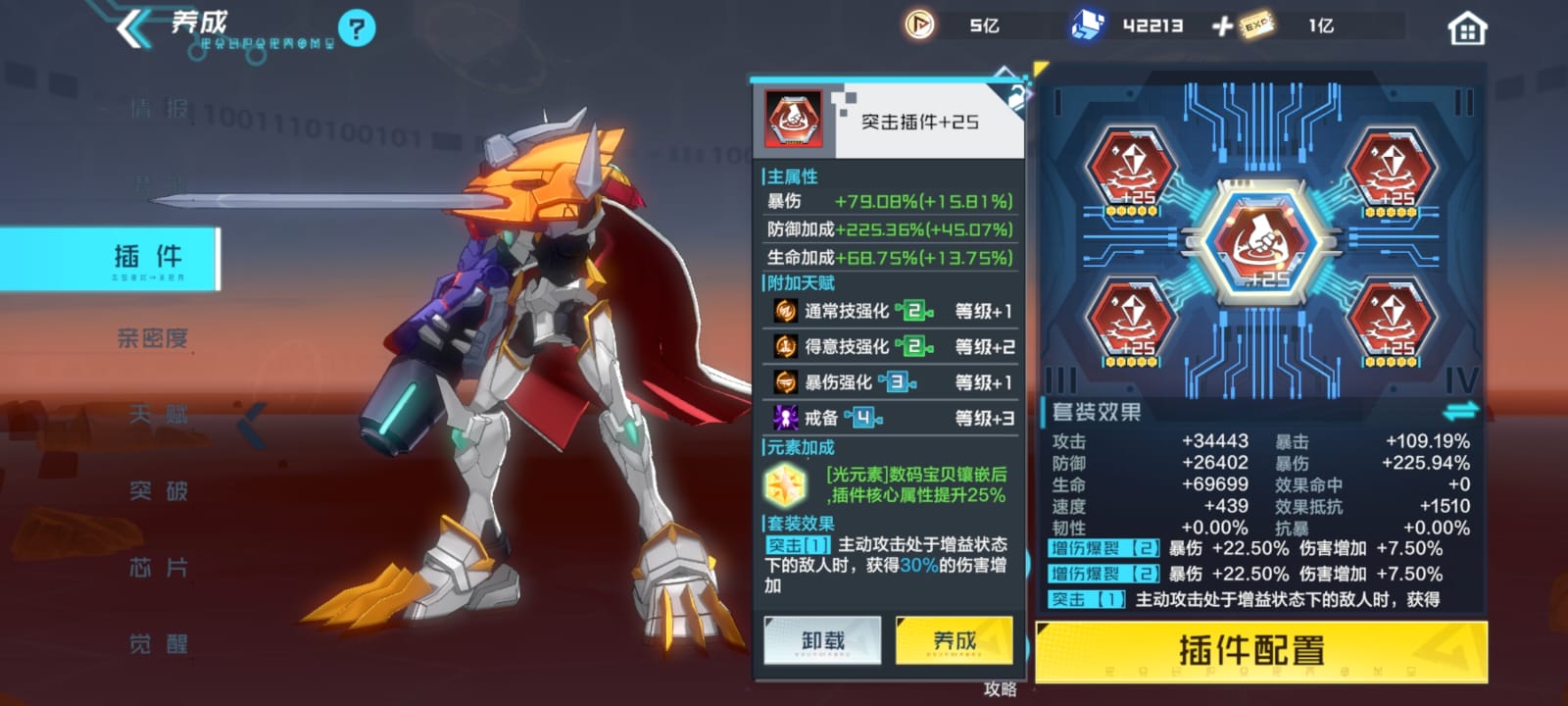Switch to the 插件 tab
Screen dimensions: 1568x706
click(x=148, y=258)
